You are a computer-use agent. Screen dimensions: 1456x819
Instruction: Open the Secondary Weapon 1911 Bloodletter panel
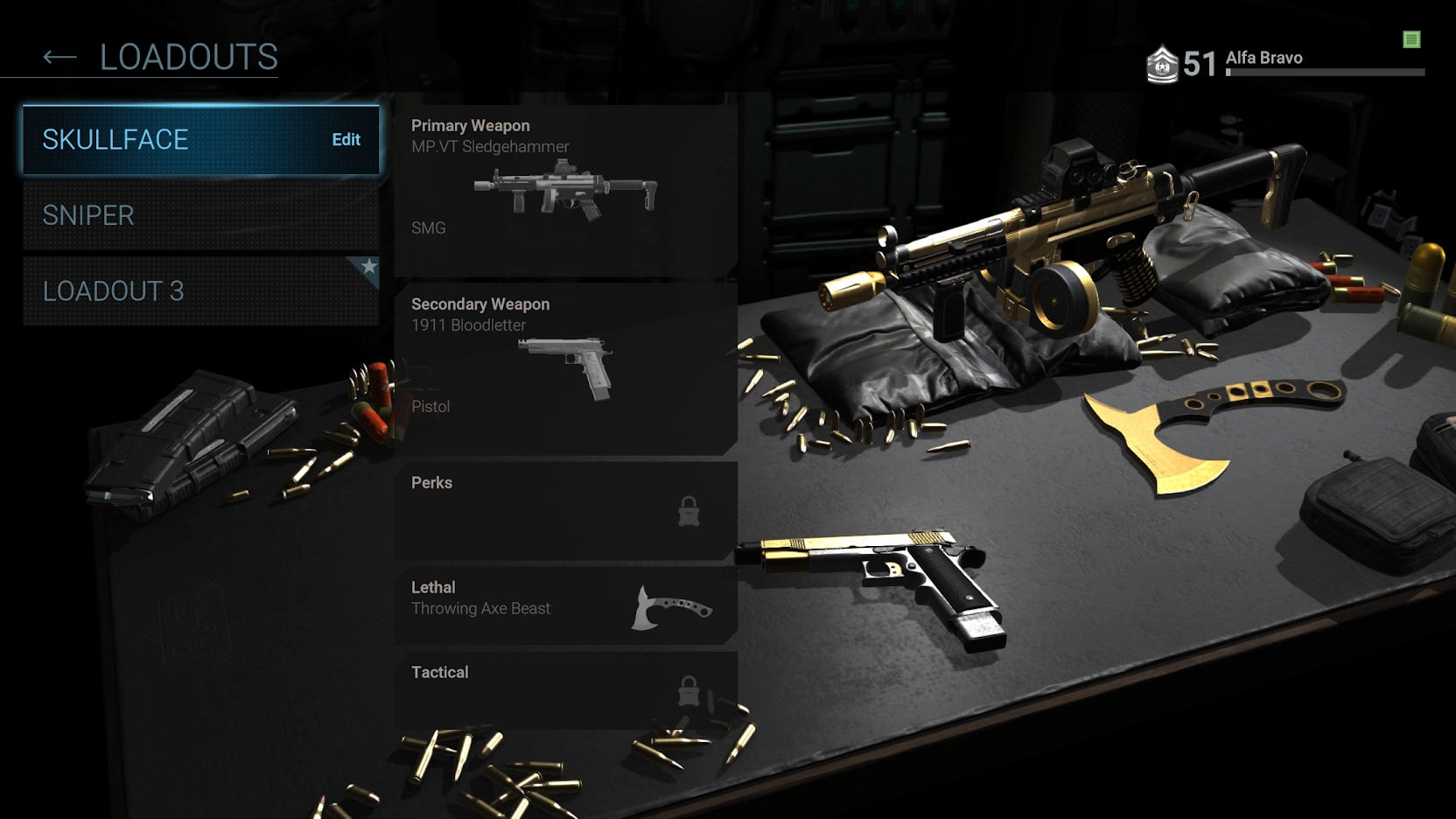565,367
